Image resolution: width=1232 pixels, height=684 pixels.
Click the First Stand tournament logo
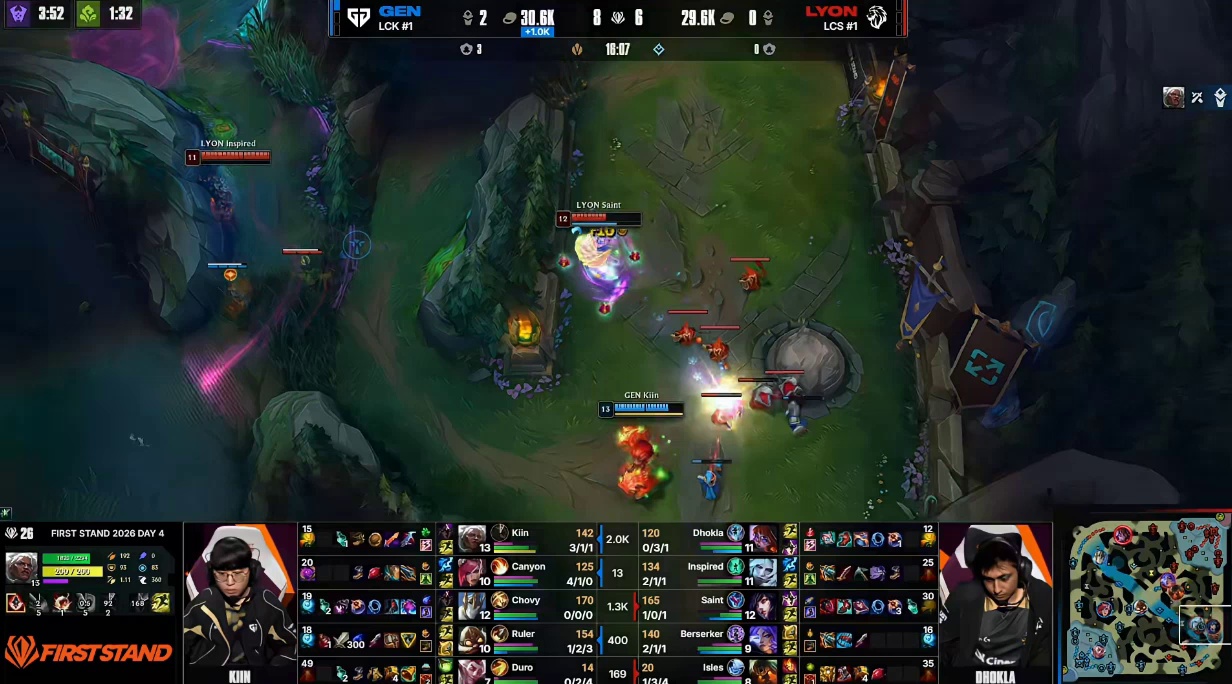click(x=88, y=652)
